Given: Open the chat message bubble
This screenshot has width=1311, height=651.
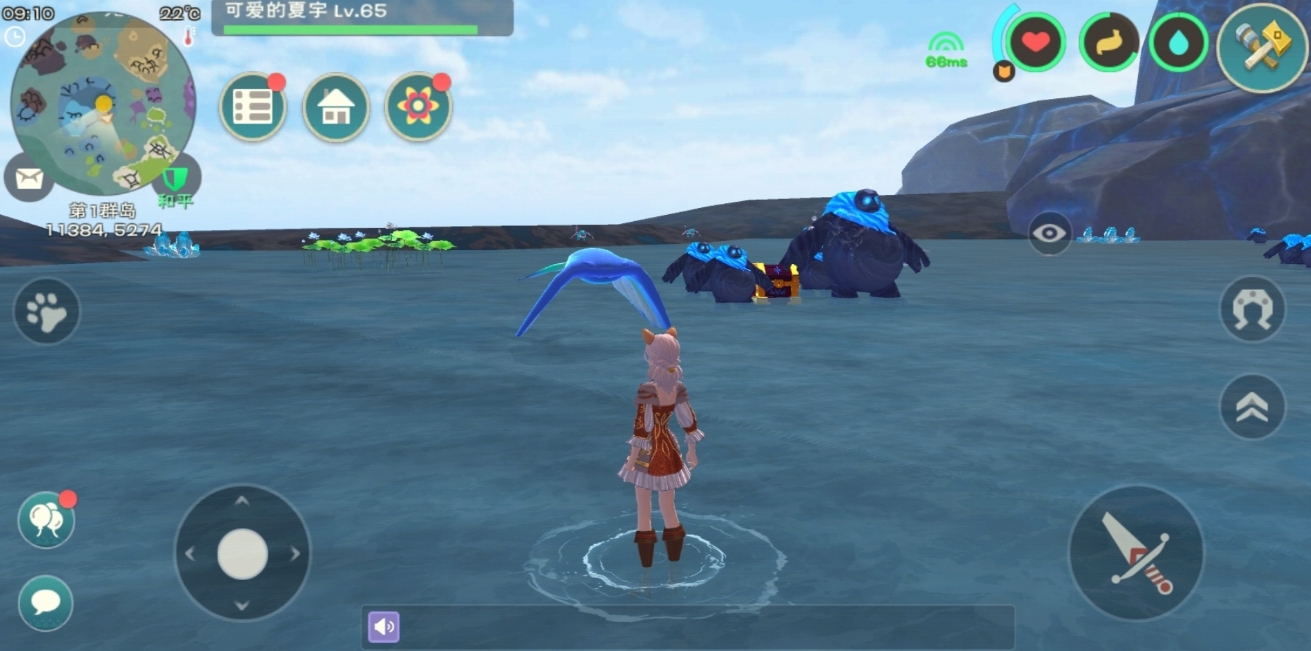Looking at the screenshot, I should (46, 602).
